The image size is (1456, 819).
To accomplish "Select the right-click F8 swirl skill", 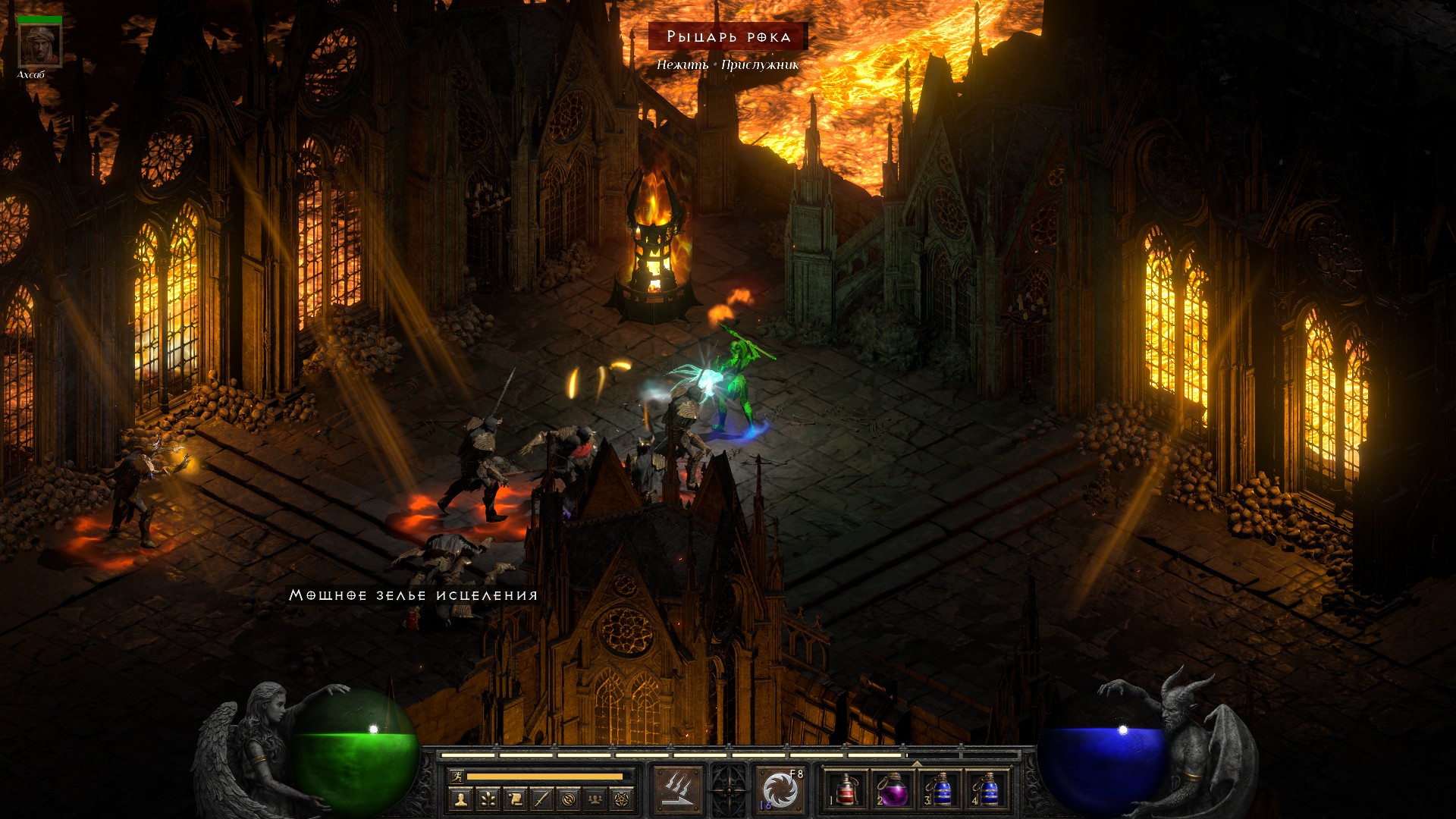I will (x=780, y=789).
